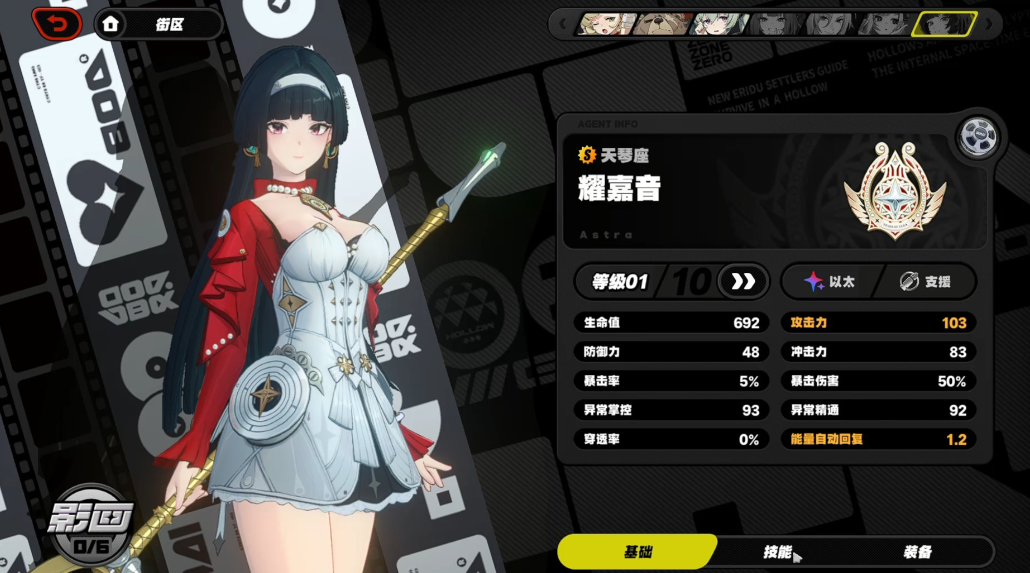Click the red back arrow button

tap(57, 23)
